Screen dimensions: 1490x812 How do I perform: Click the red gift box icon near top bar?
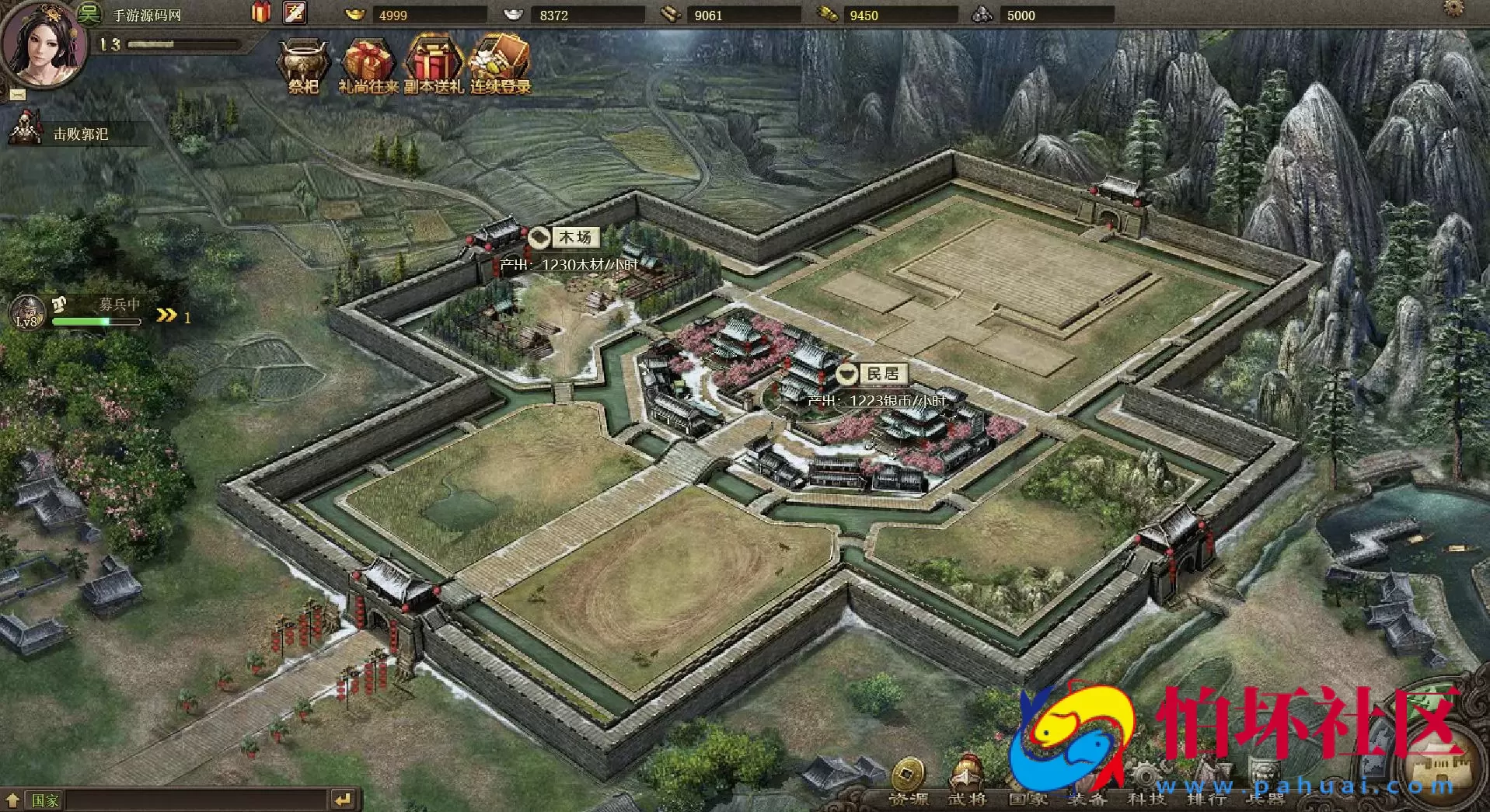pos(260,12)
